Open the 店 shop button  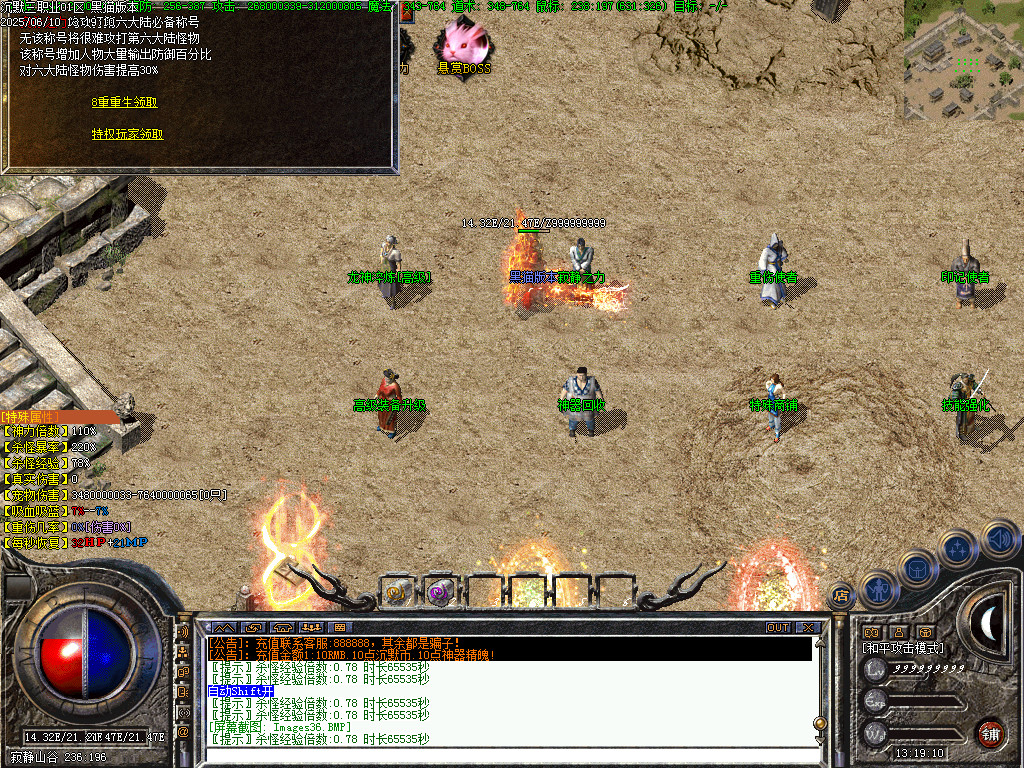[x=841, y=596]
